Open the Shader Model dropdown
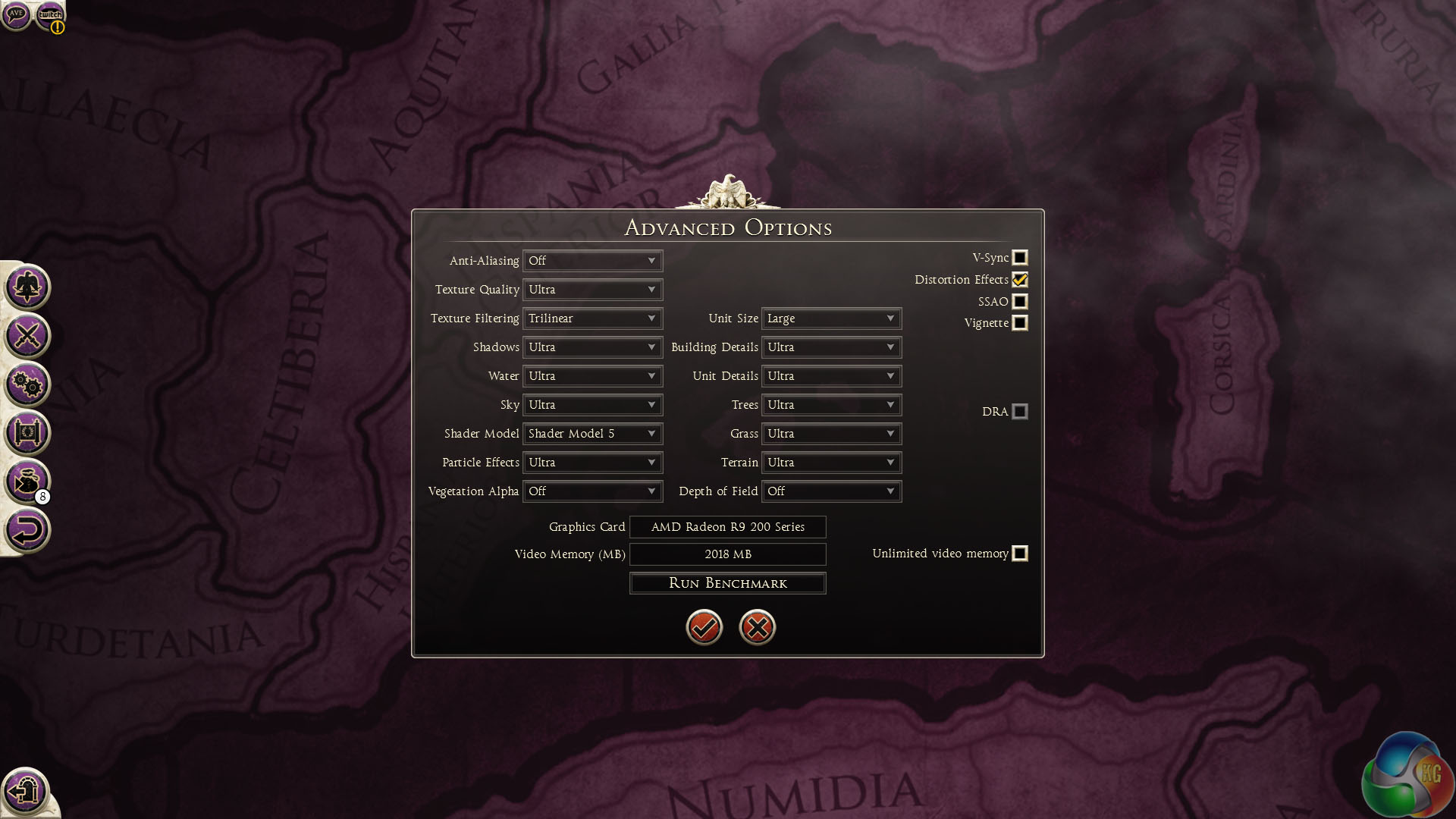Screen dimensions: 1456x819 [x=592, y=434]
